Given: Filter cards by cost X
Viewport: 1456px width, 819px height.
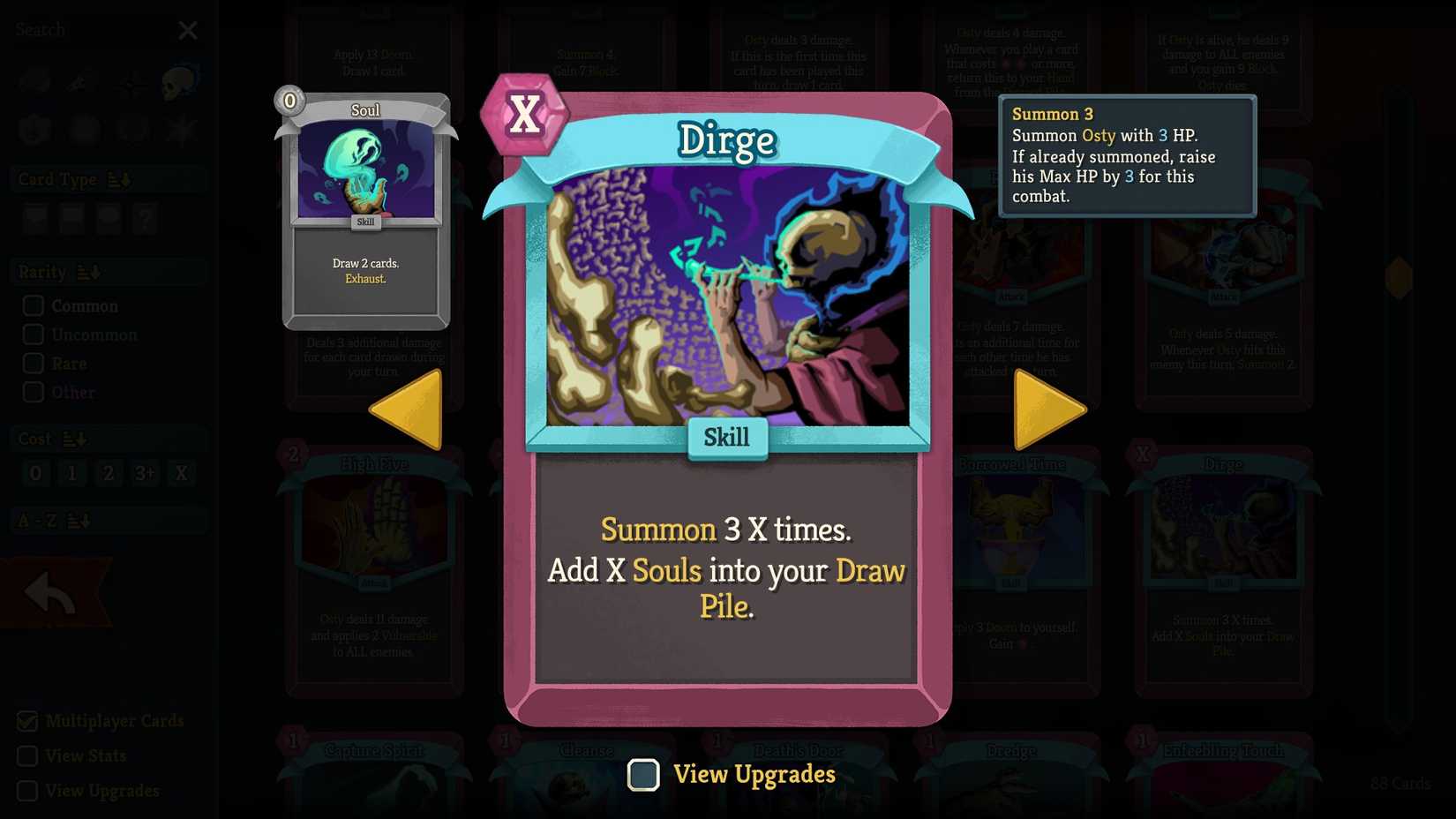Looking at the screenshot, I should click(x=181, y=473).
